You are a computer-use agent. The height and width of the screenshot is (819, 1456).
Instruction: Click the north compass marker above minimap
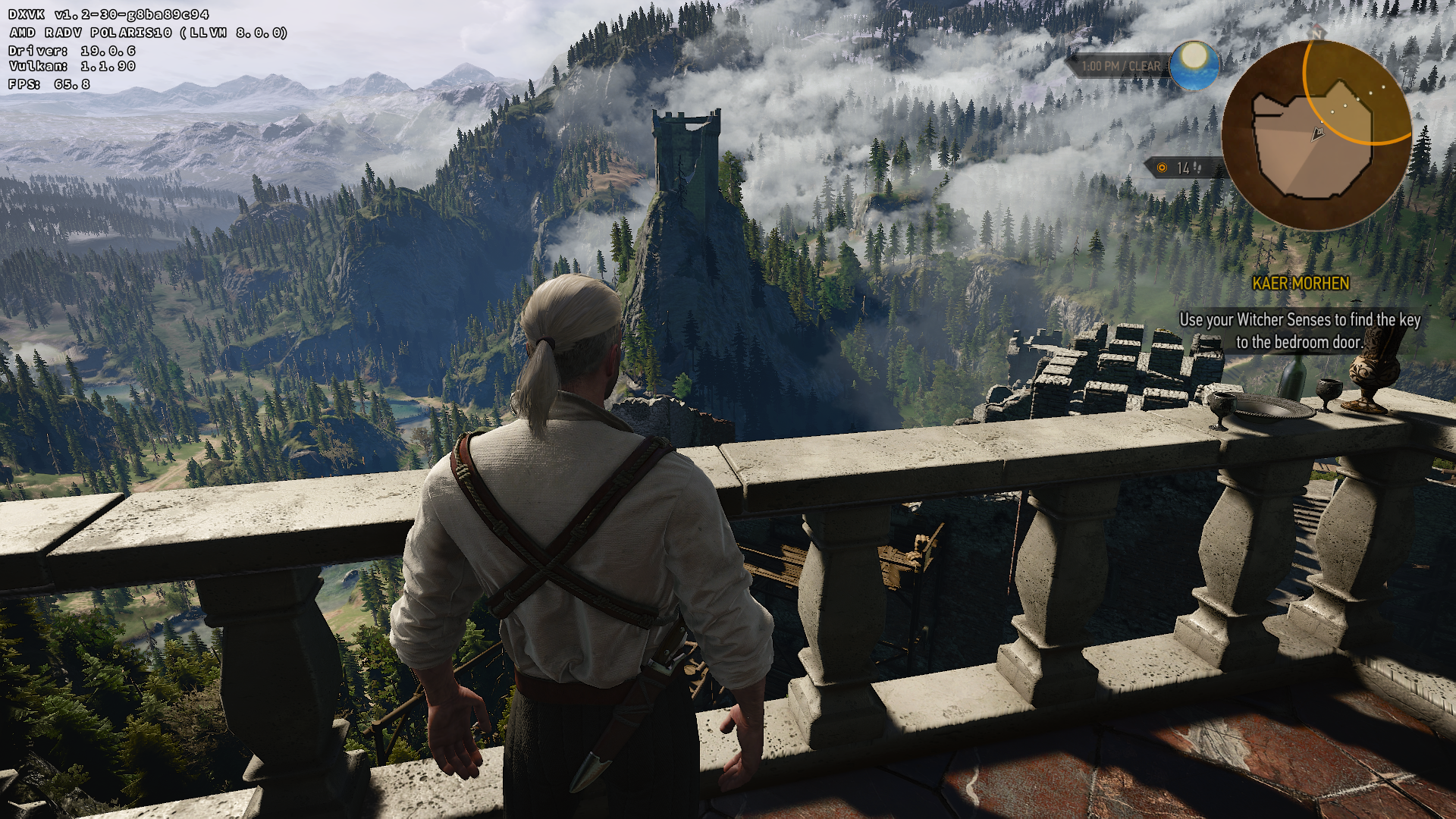1316,33
